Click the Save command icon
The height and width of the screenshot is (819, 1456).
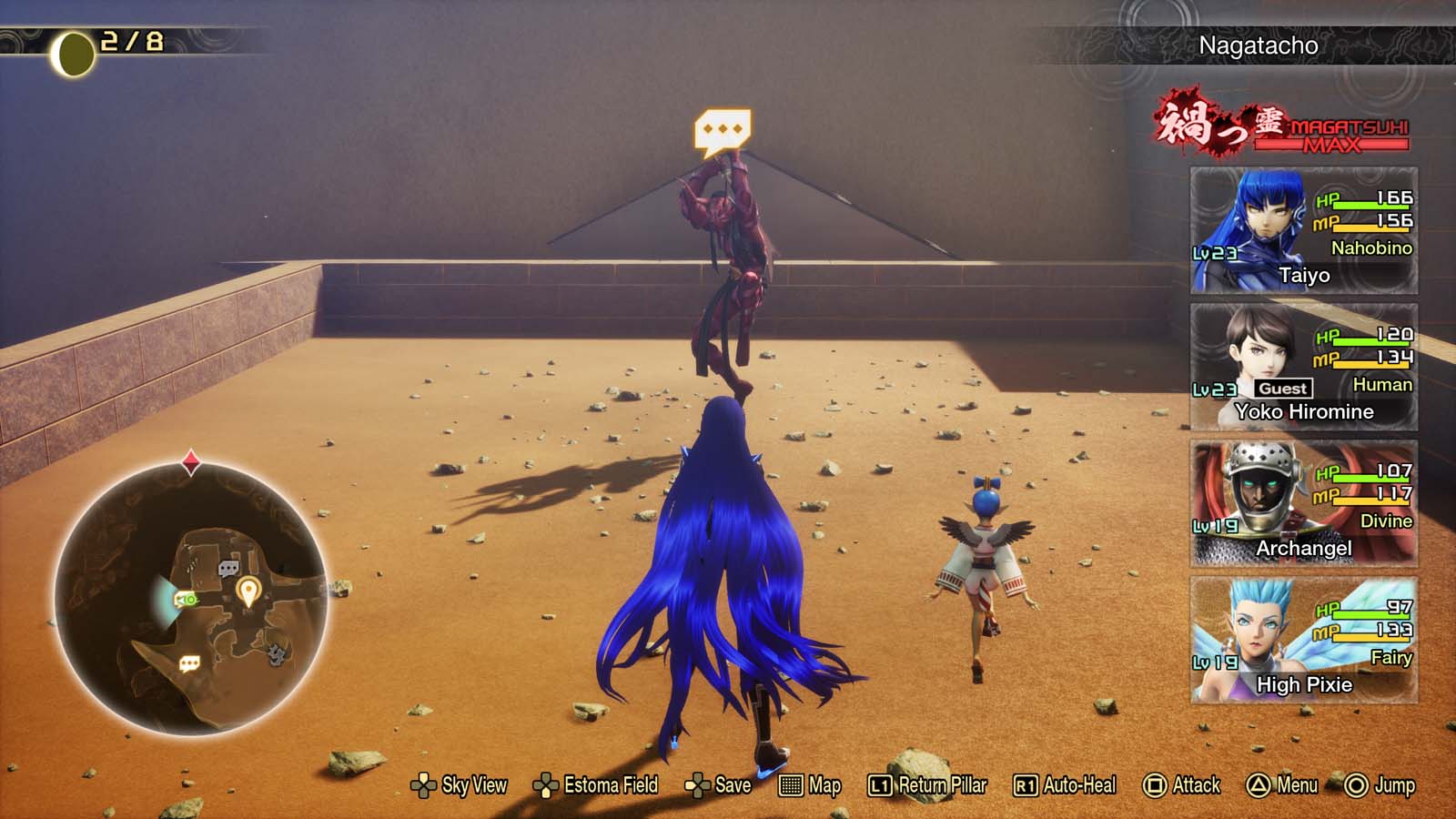tap(699, 784)
